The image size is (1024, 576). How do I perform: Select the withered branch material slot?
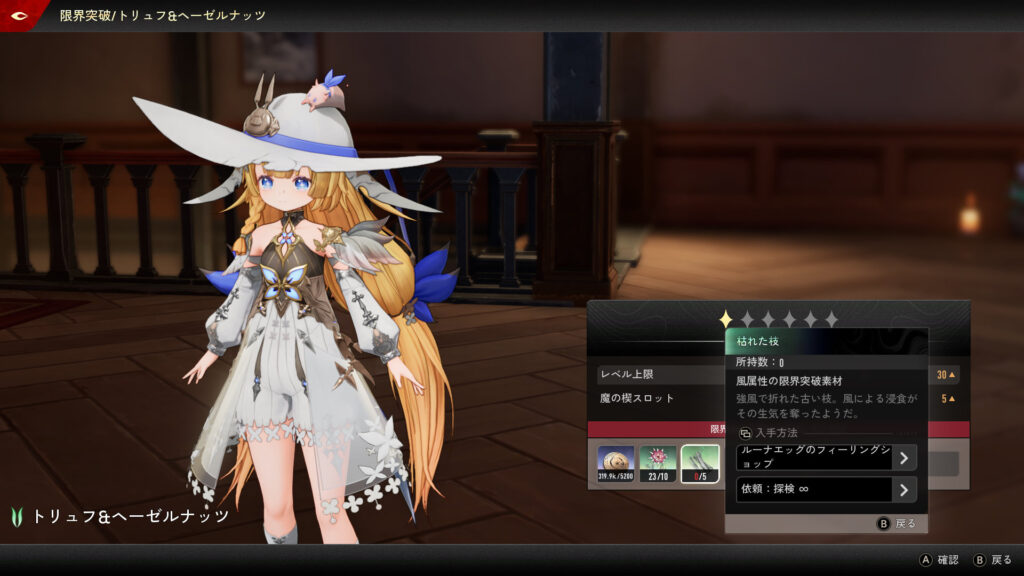click(x=700, y=464)
